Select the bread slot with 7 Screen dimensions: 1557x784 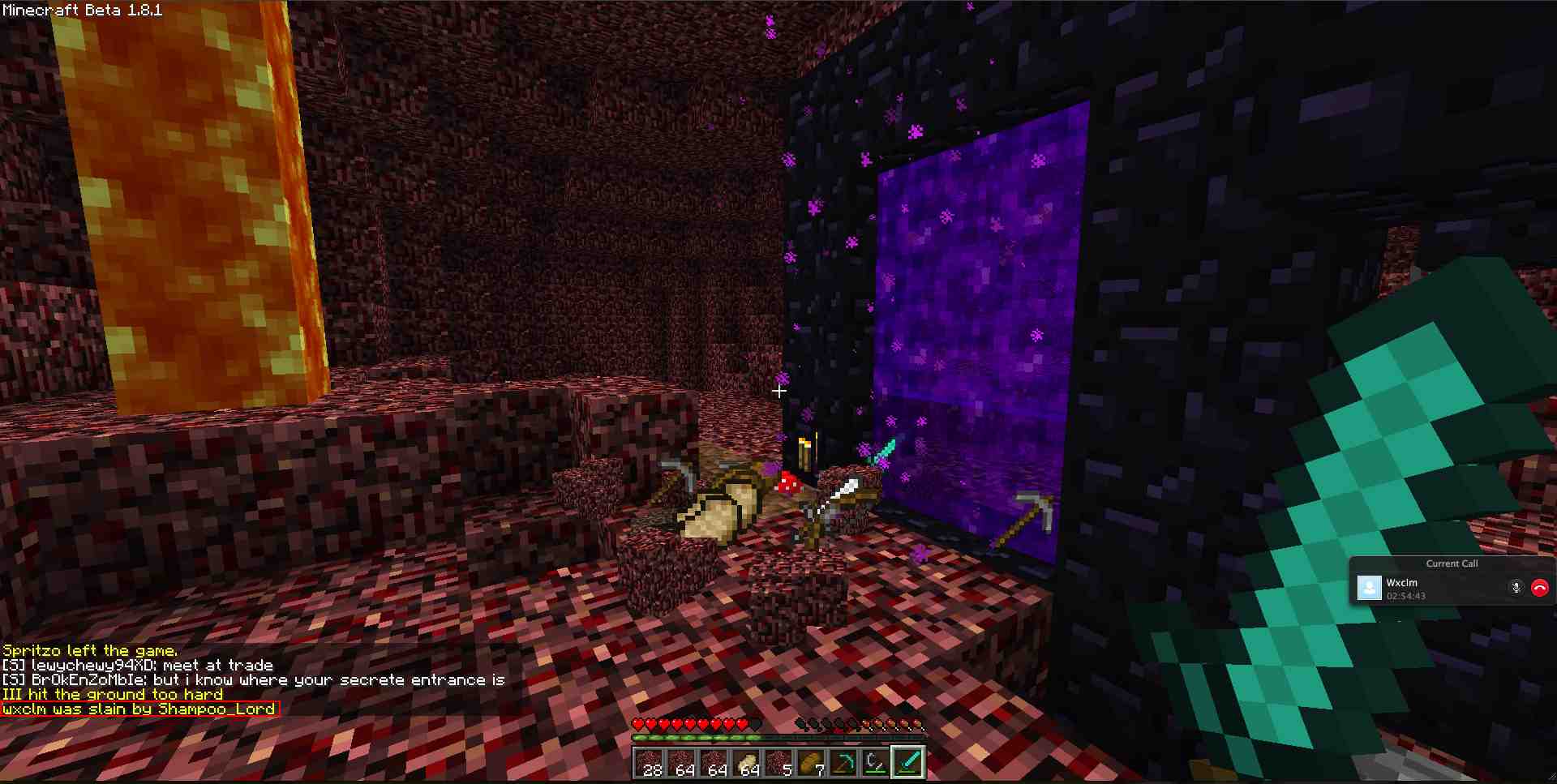pyautogui.click(x=811, y=763)
